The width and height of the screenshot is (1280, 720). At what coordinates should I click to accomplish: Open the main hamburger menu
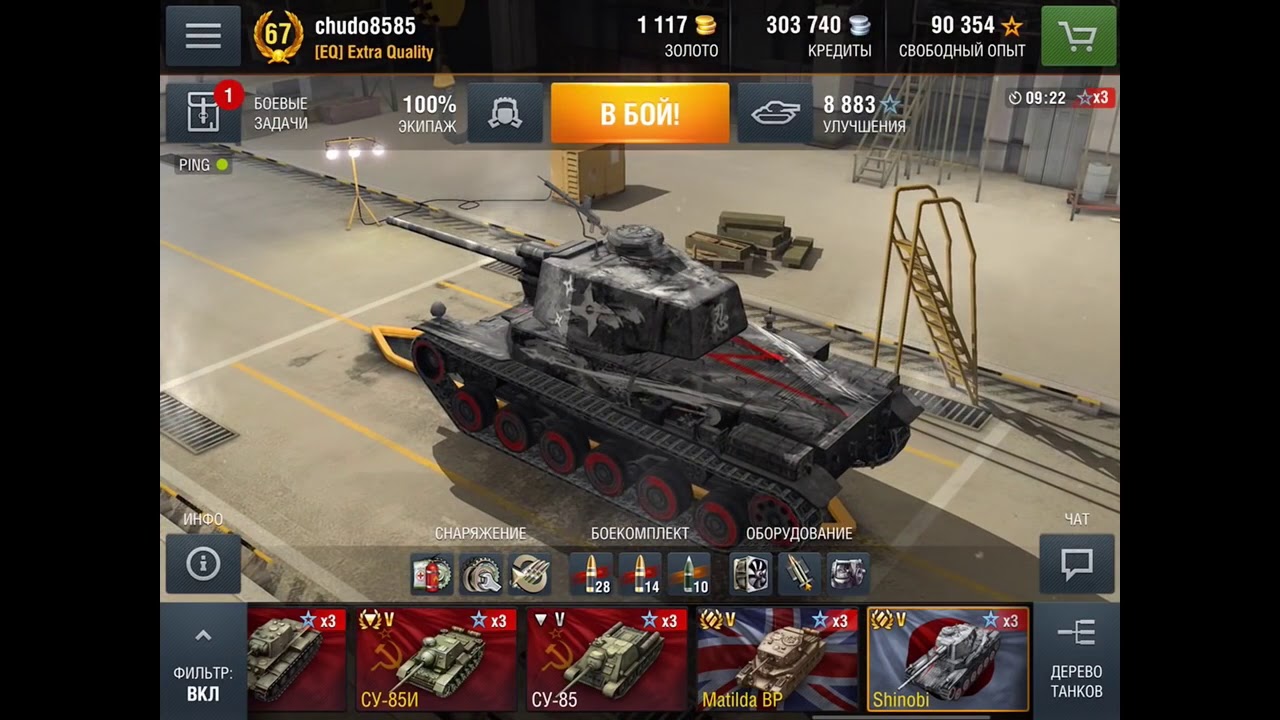204,36
